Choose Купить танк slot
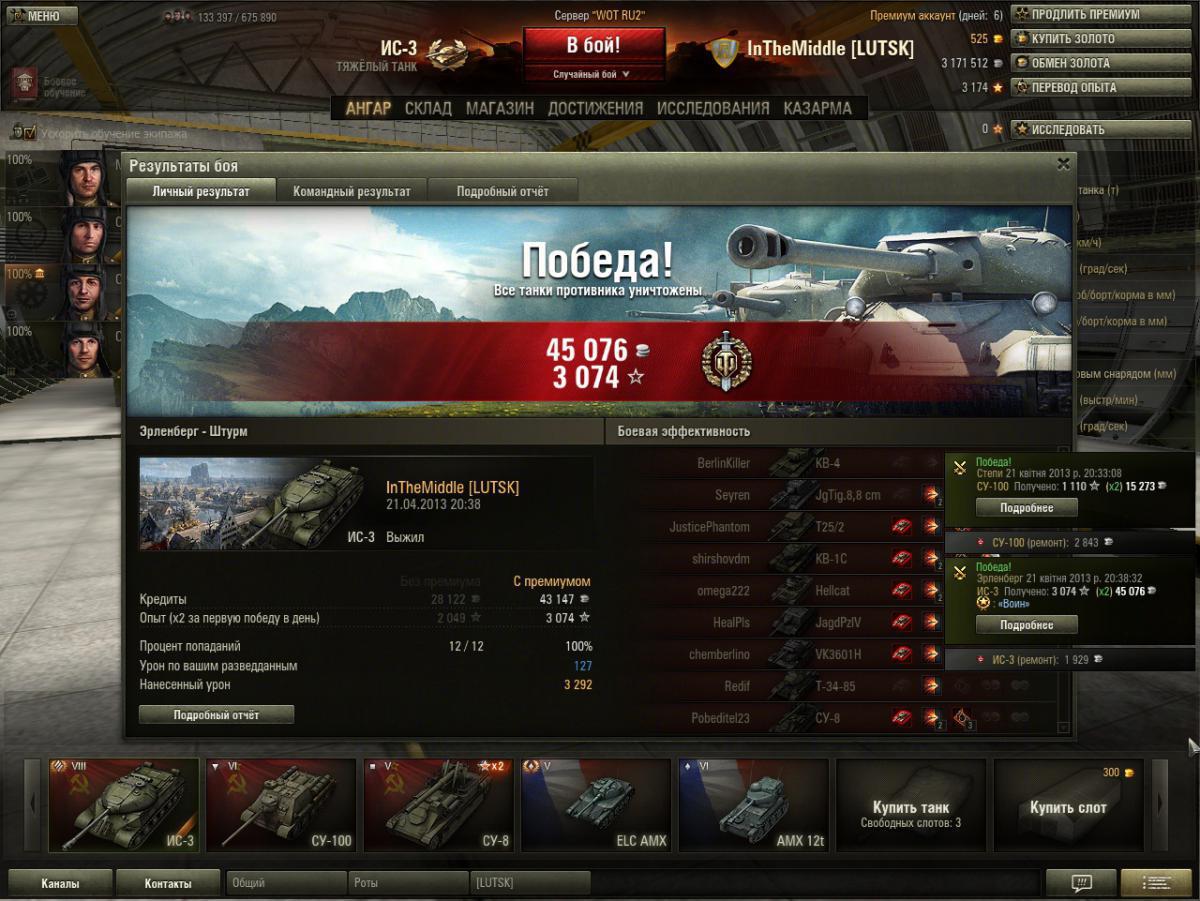 pyautogui.click(x=910, y=805)
